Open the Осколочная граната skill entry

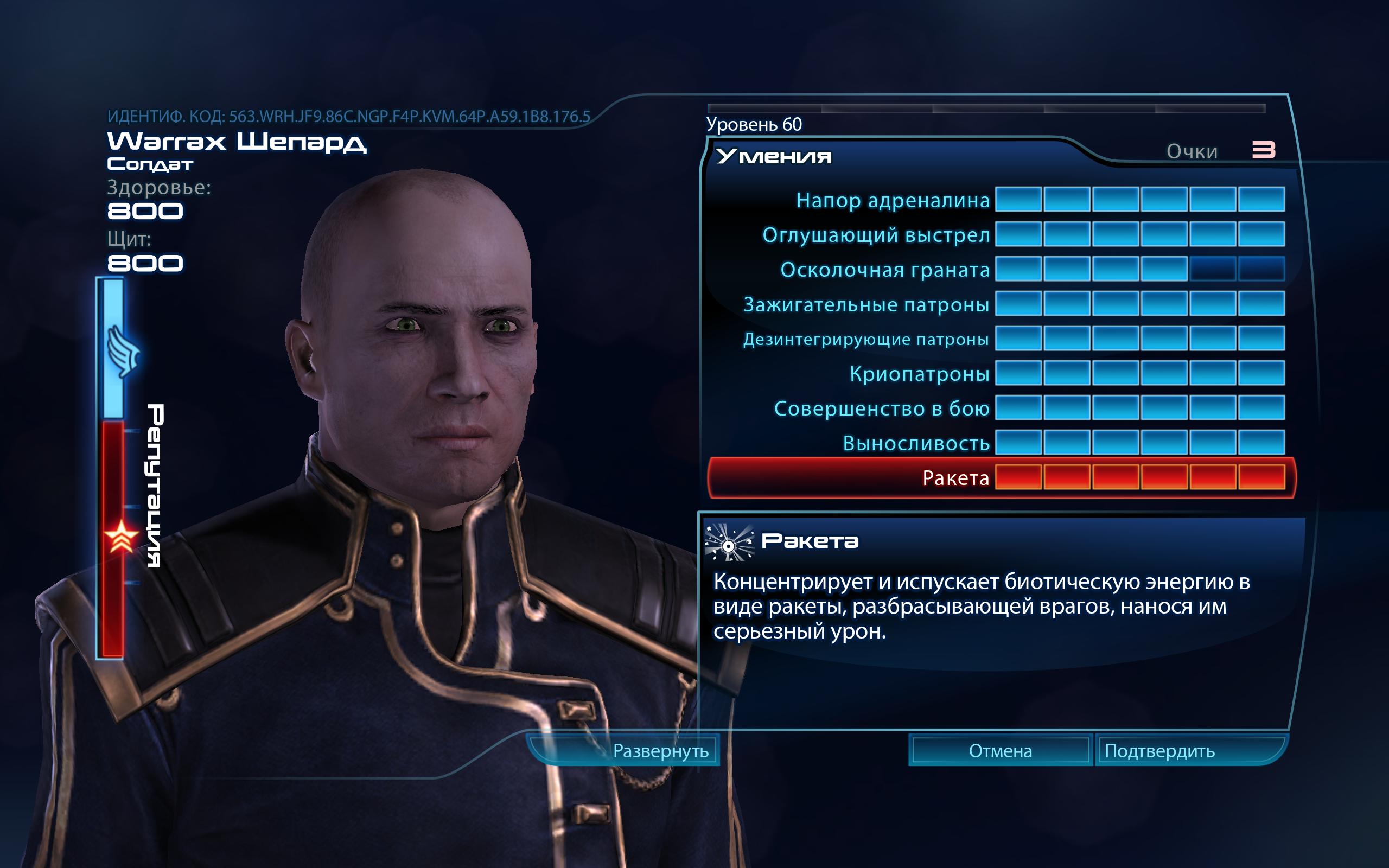click(884, 270)
